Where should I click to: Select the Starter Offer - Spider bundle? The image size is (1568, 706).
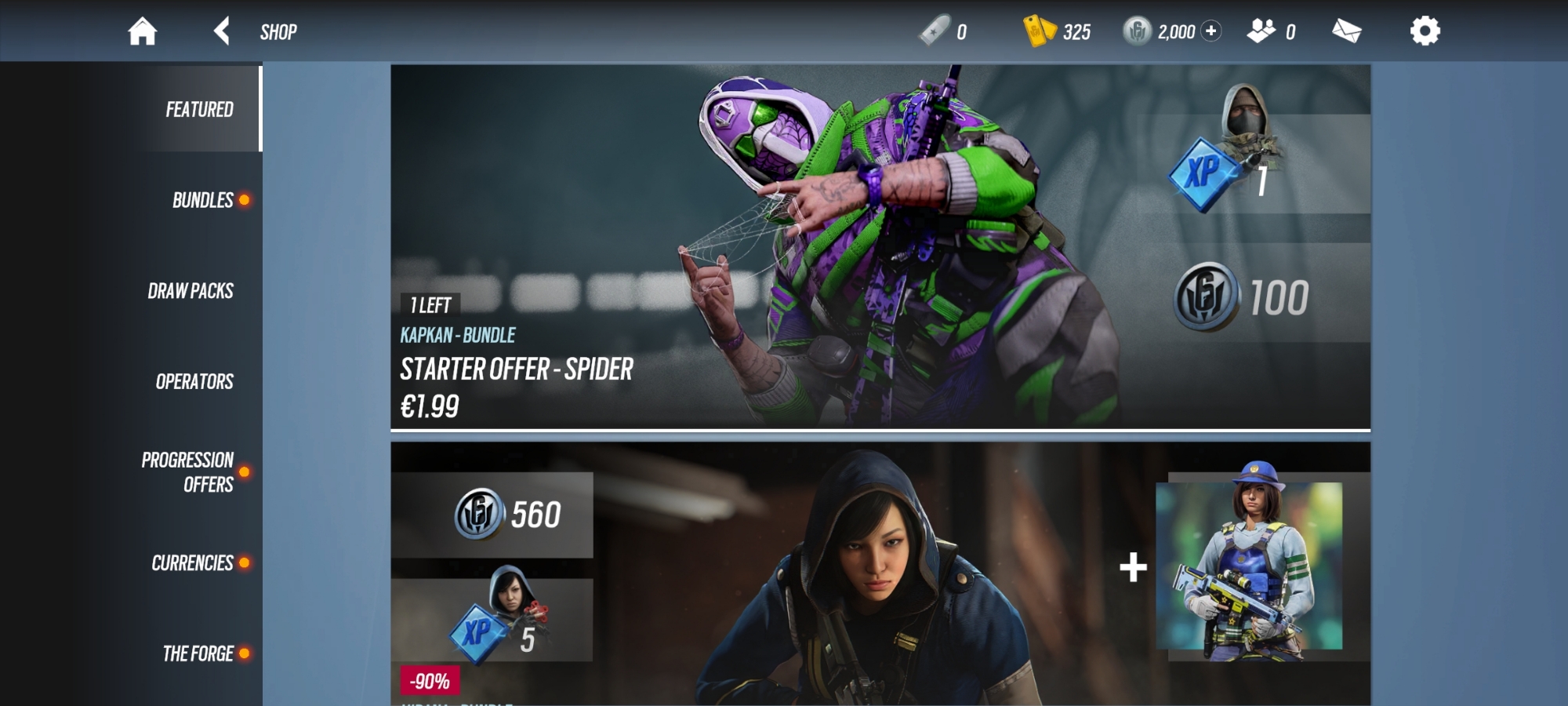[880, 247]
